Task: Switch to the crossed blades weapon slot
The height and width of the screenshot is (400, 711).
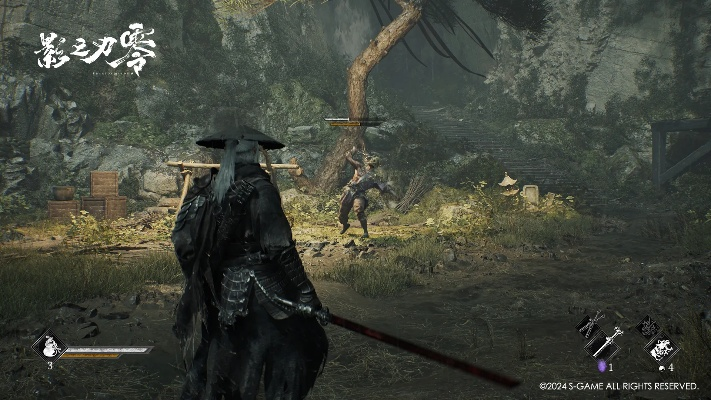Action: tap(588, 325)
